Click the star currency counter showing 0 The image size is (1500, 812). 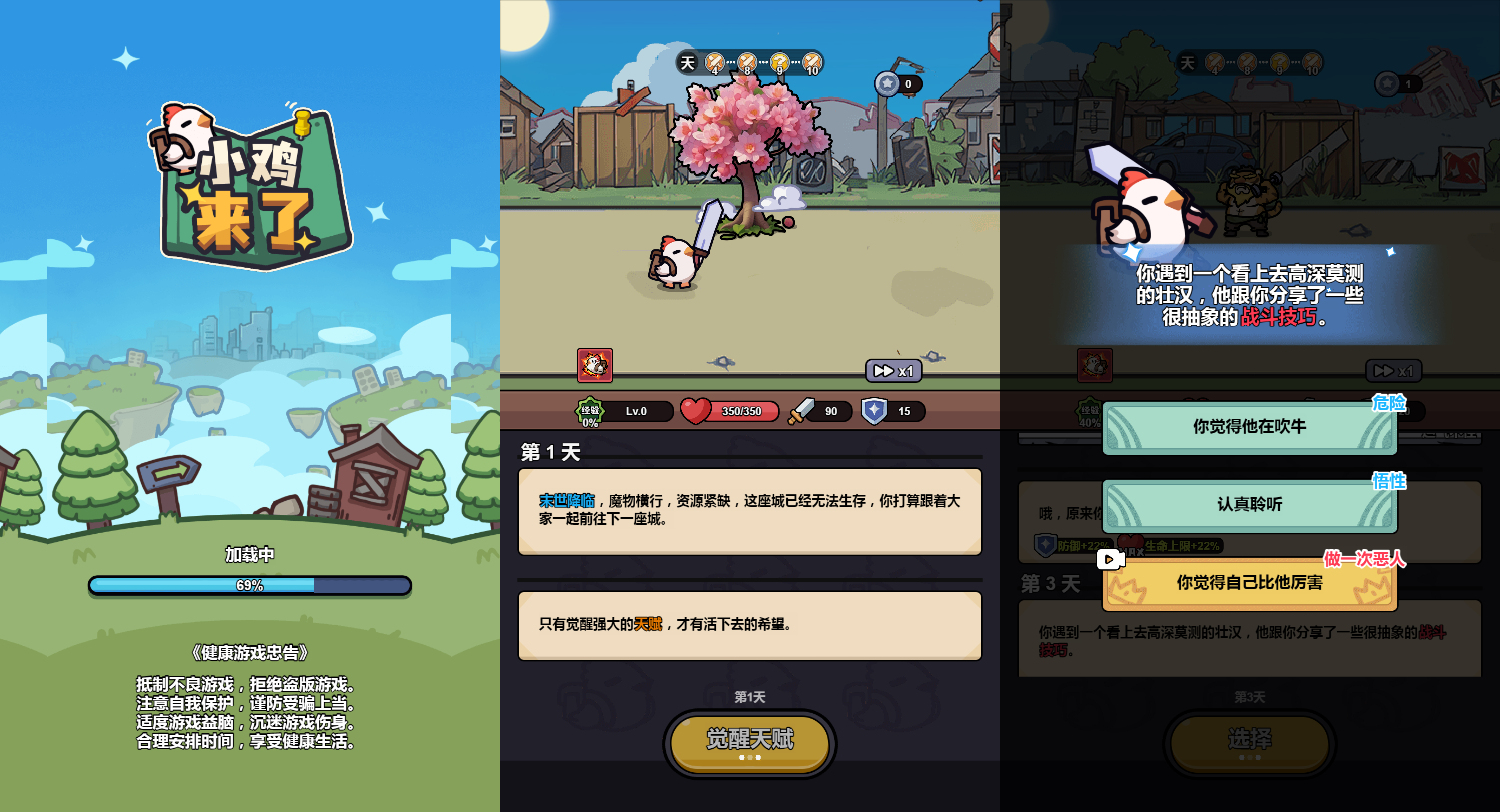click(896, 84)
